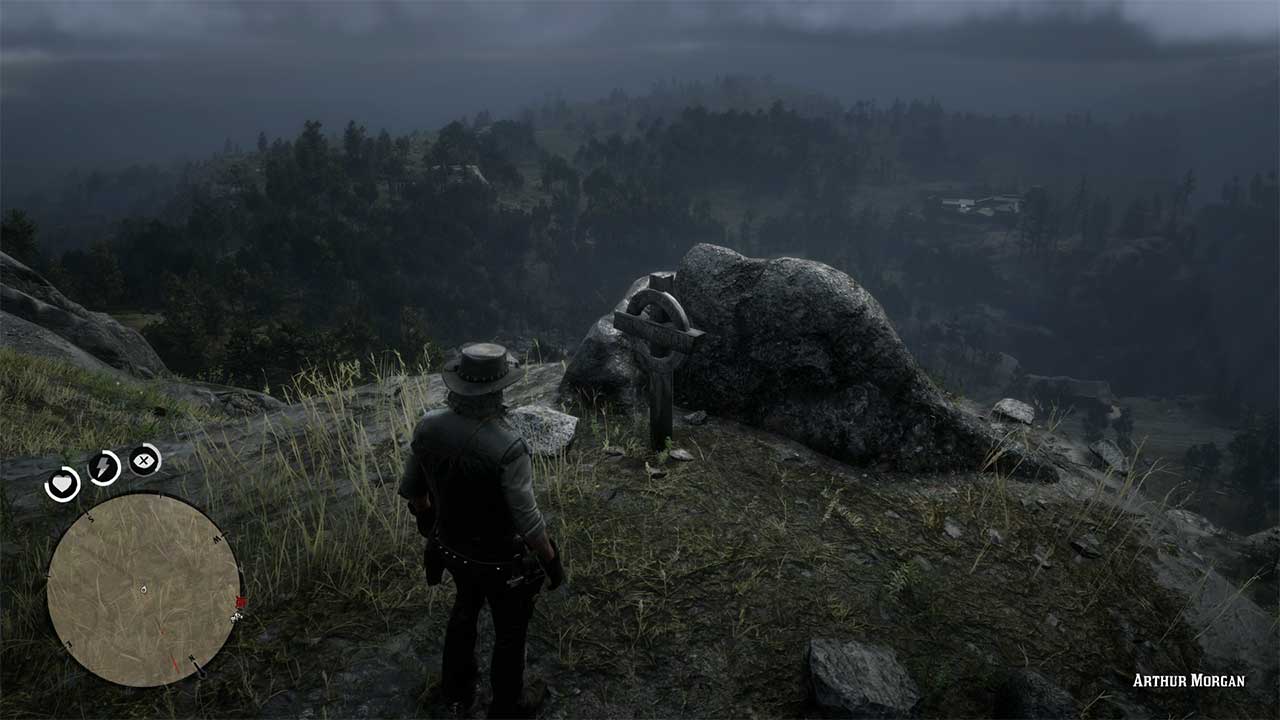The height and width of the screenshot is (720, 1280).
Task: Click the S compass marker on the minimap
Action: click(90, 518)
